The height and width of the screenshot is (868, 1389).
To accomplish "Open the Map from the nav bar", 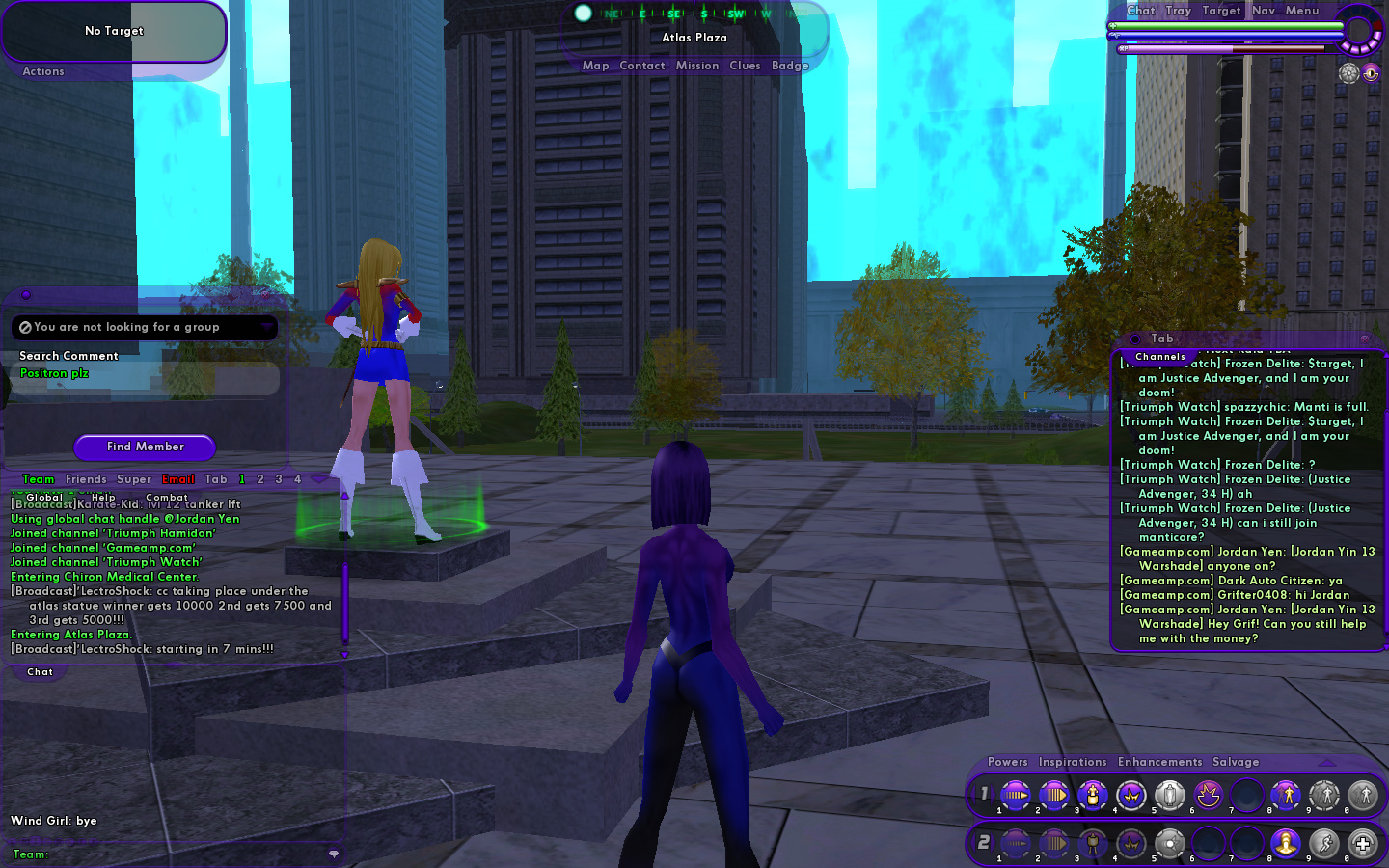I will [595, 66].
